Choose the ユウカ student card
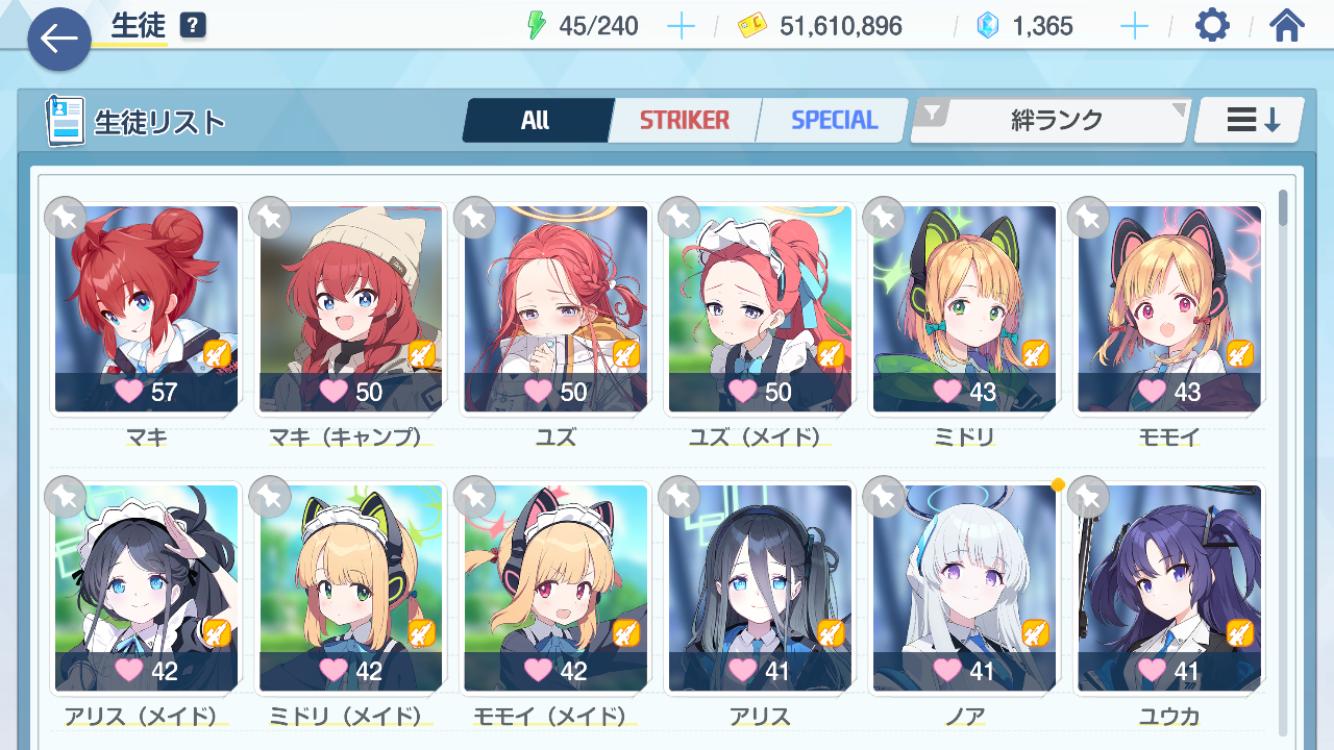 click(1169, 588)
